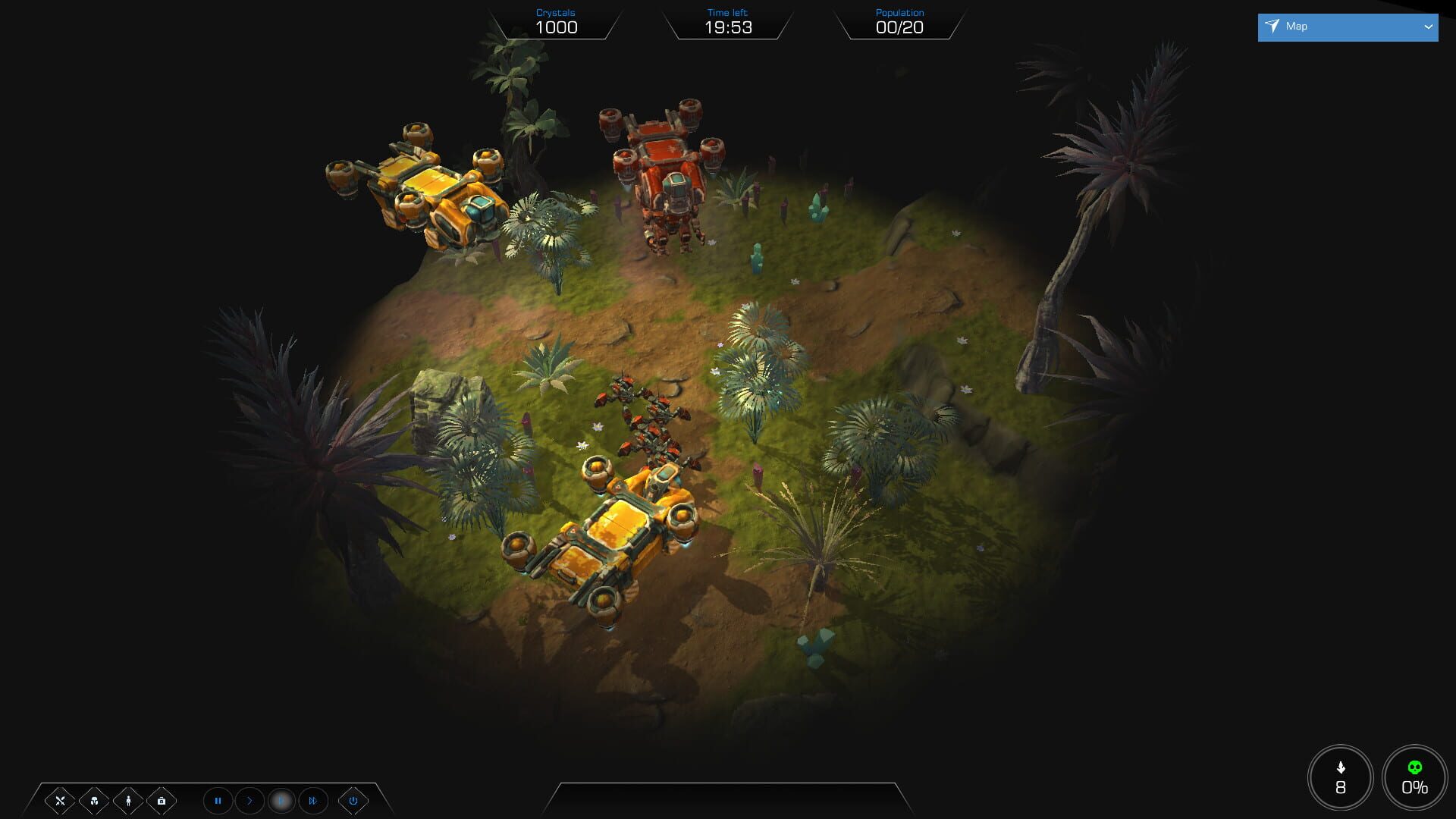
Task: Pause the game with the pause control
Action: [218, 801]
